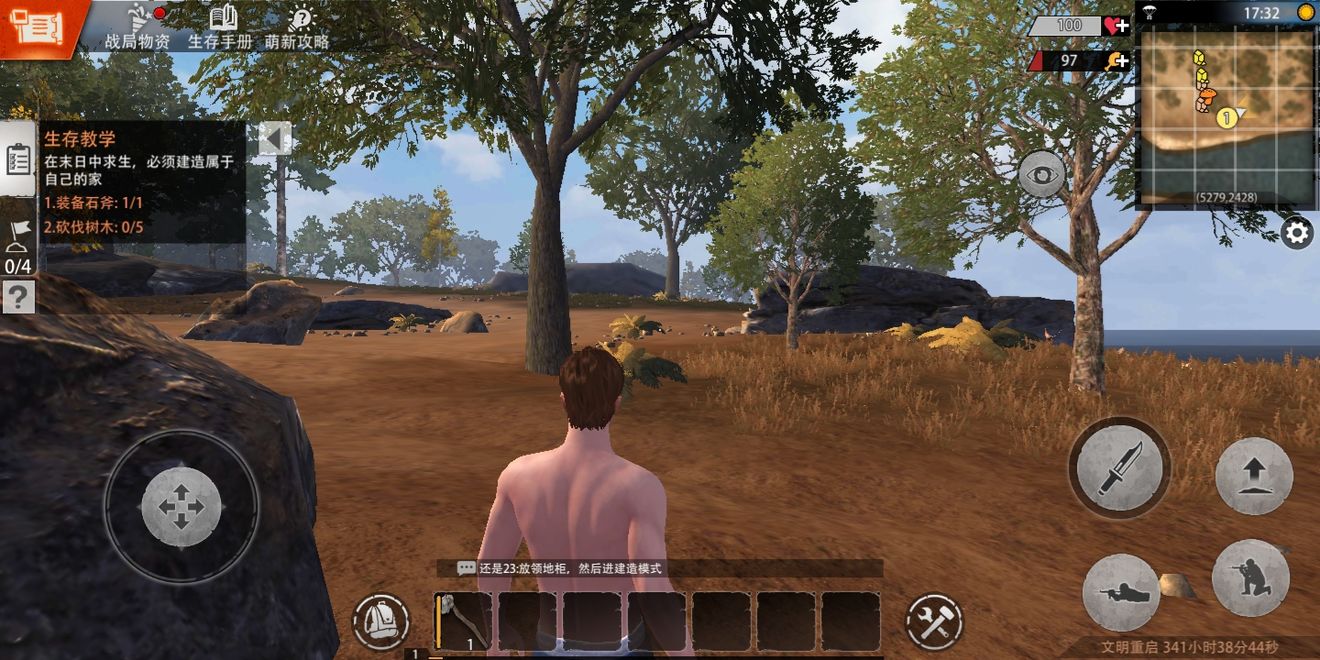Open the 战局物资 supplies menu

[137, 26]
